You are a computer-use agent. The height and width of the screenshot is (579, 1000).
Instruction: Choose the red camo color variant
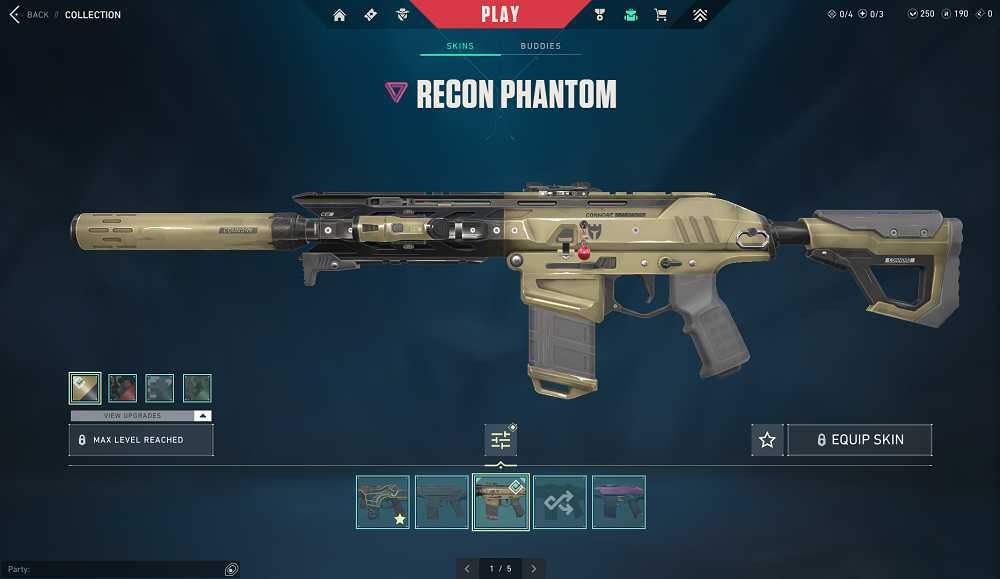pos(122,388)
